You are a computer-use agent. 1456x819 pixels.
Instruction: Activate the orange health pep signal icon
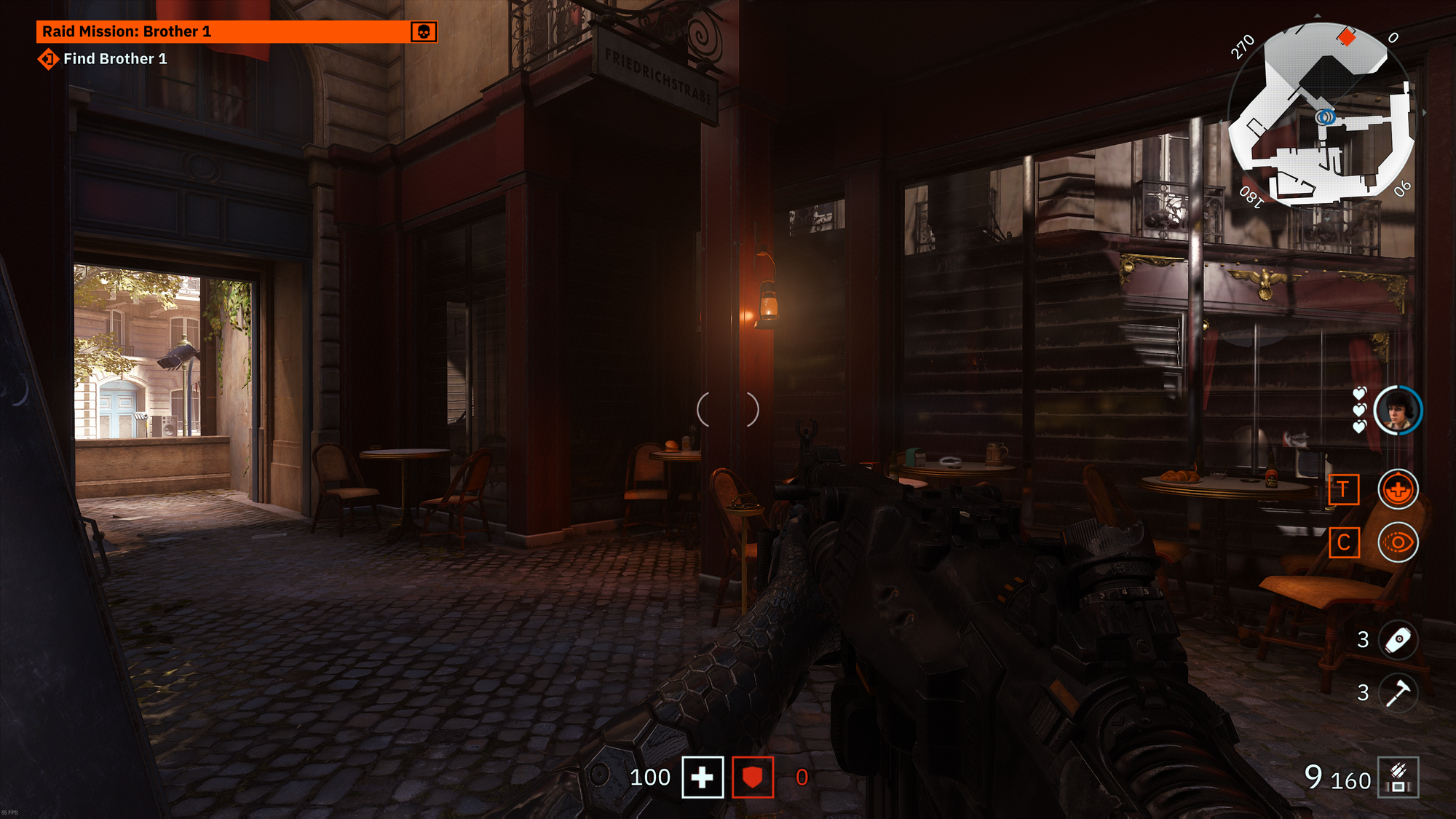pos(1398,489)
